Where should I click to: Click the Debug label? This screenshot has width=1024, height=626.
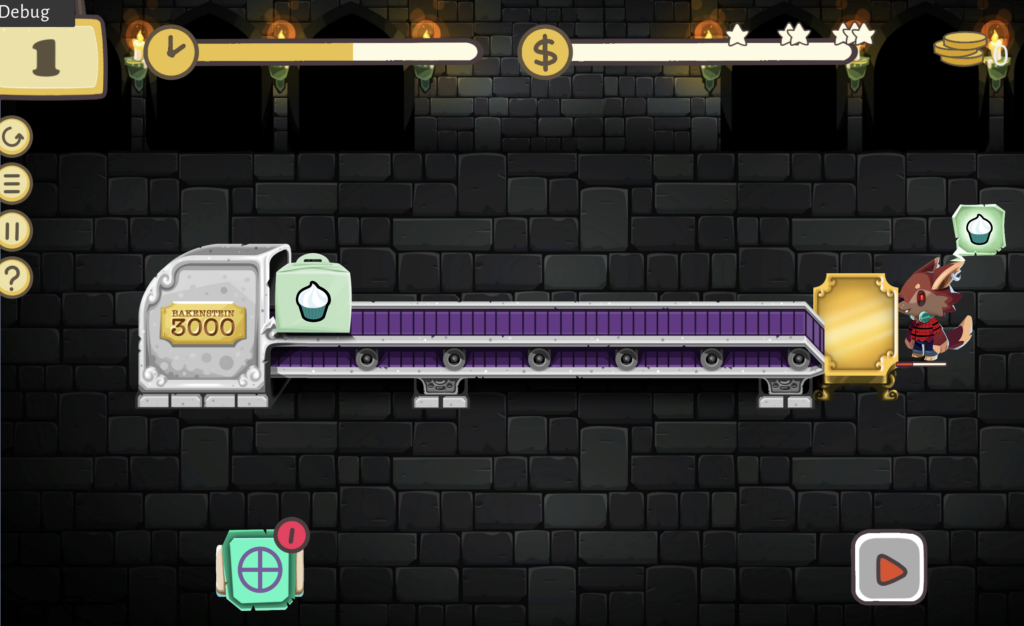tap(25, 11)
